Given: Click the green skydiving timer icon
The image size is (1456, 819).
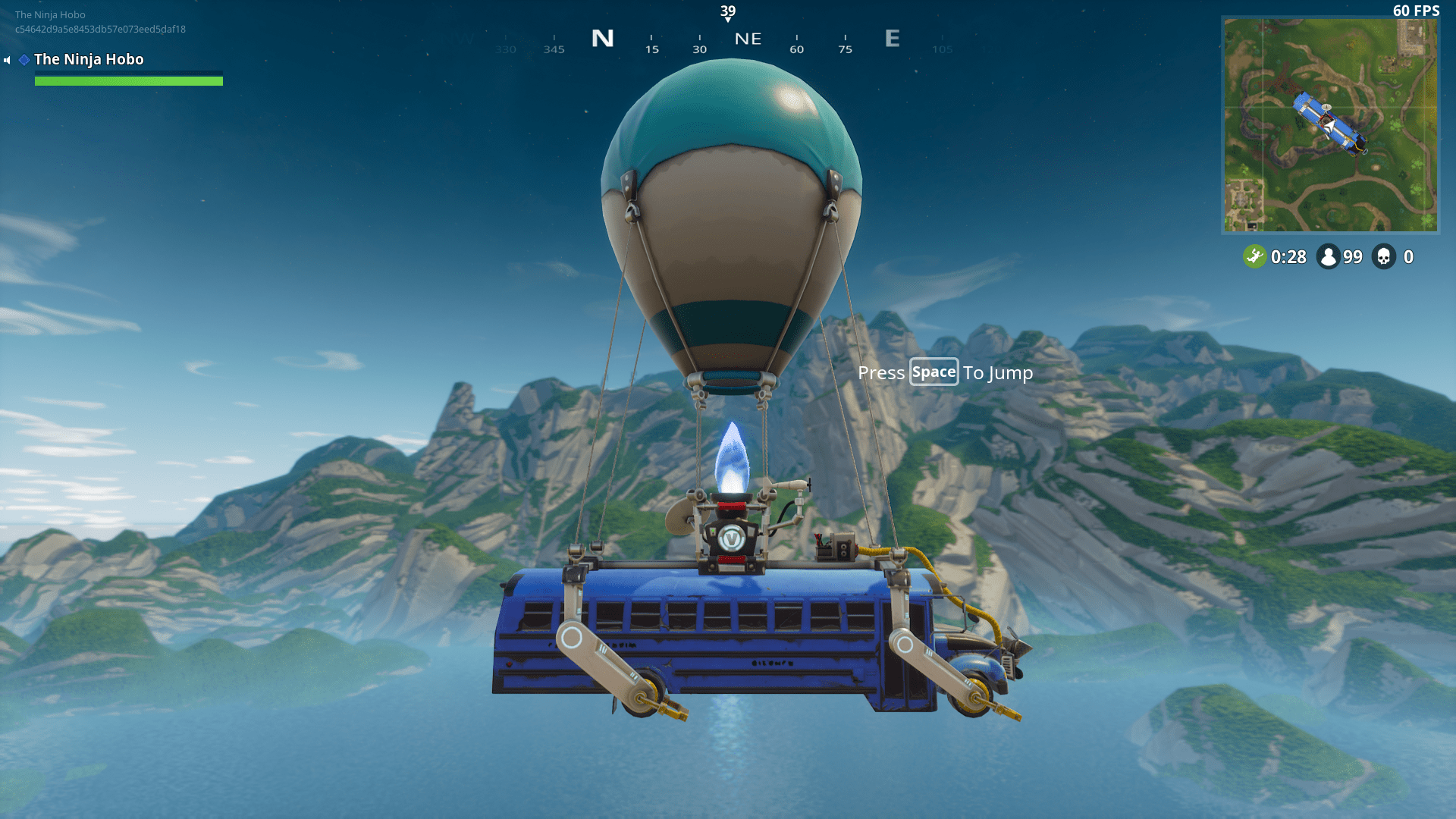Looking at the screenshot, I should [1254, 256].
